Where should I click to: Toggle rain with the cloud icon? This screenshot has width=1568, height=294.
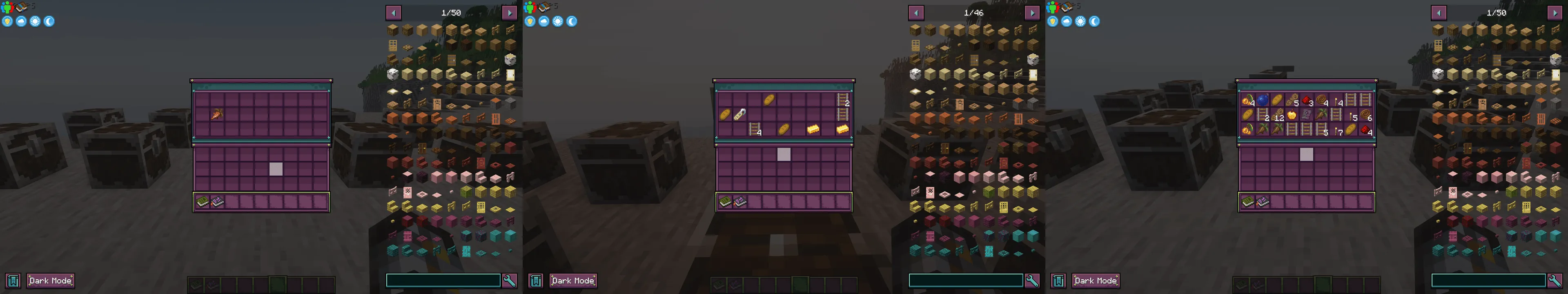(x=21, y=21)
